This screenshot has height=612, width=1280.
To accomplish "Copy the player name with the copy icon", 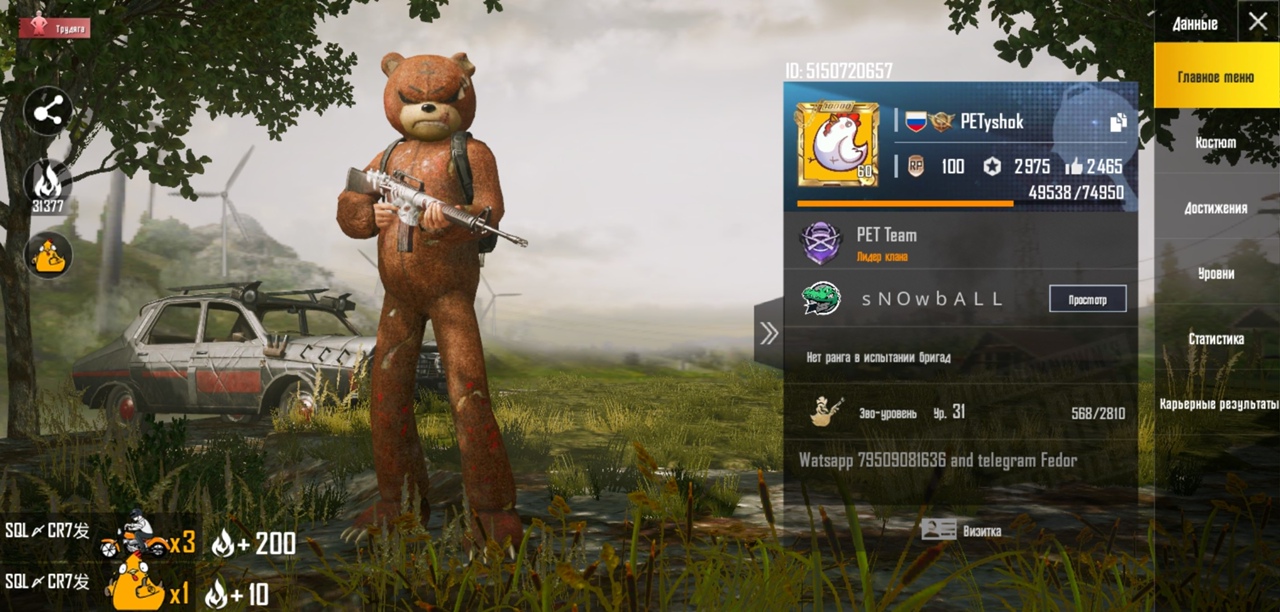I will pos(1117,122).
